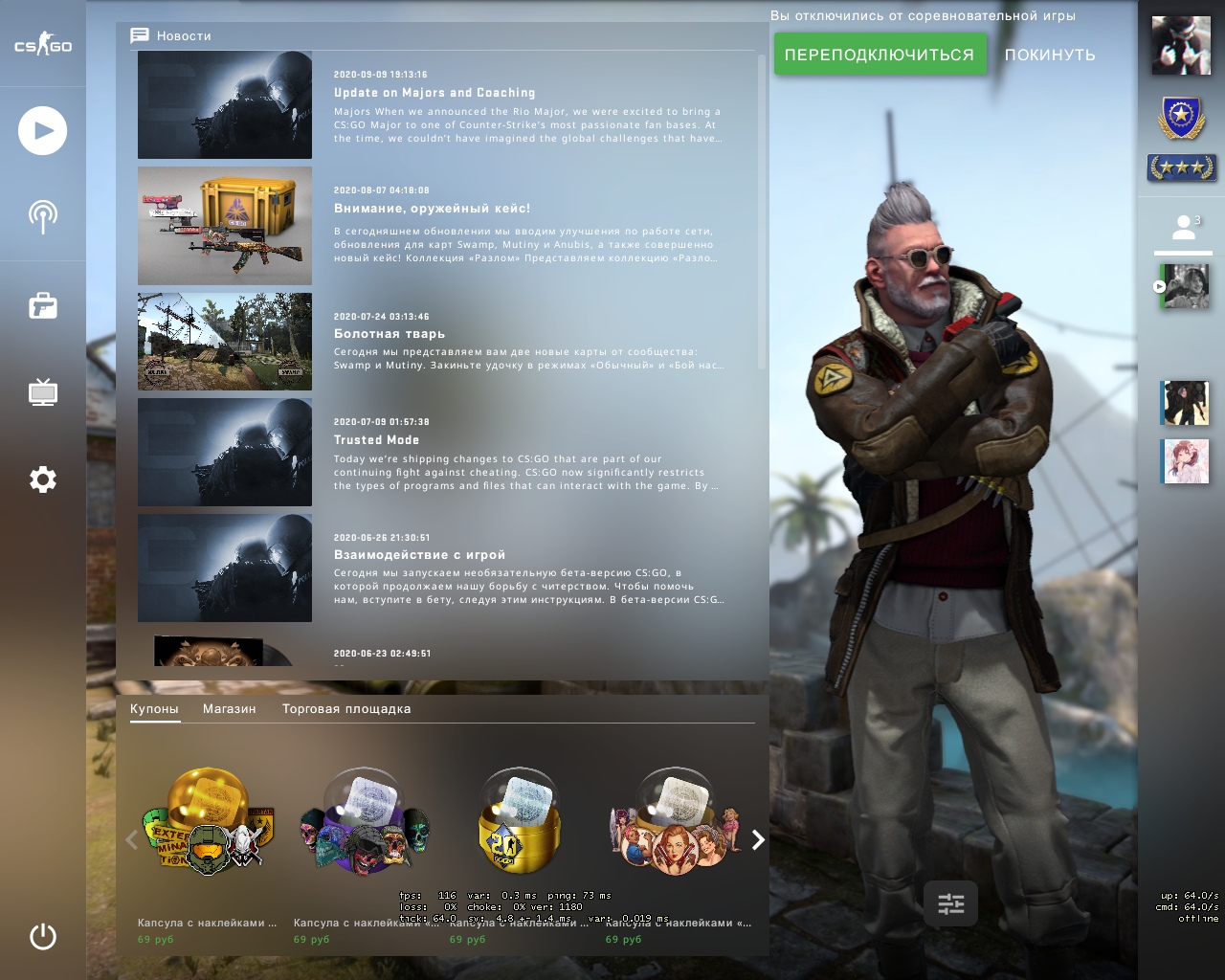Select the Купоны tab

154,709
